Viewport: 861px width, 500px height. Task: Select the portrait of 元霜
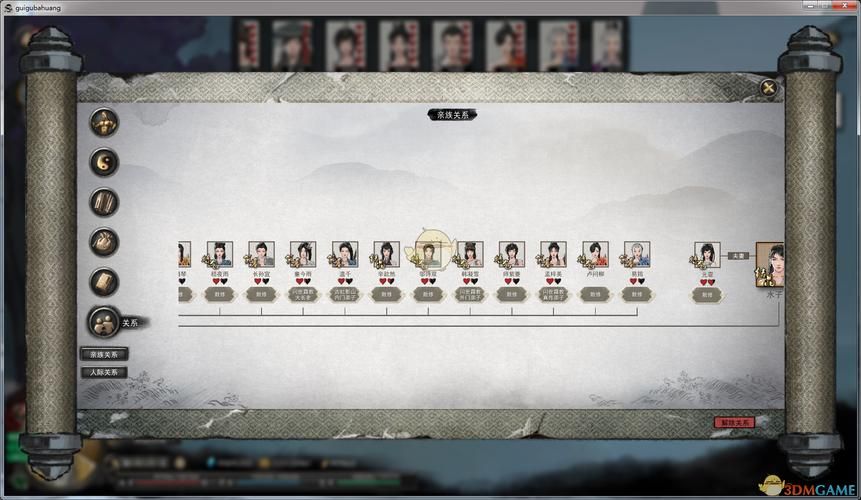[707, 256]
